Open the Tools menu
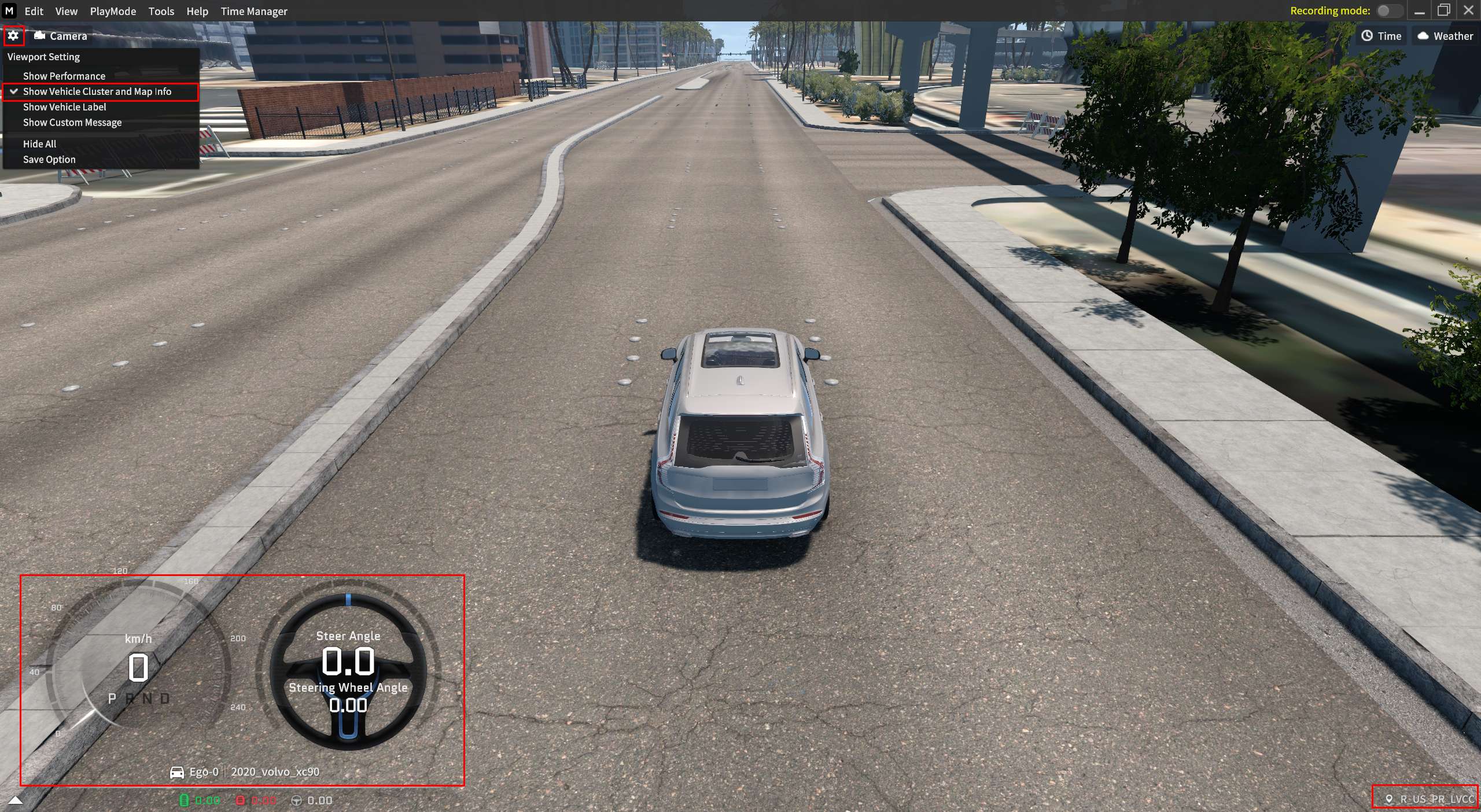Image resolution: width=1481 pixels, height=812 pixels. [x=161, y=11]
